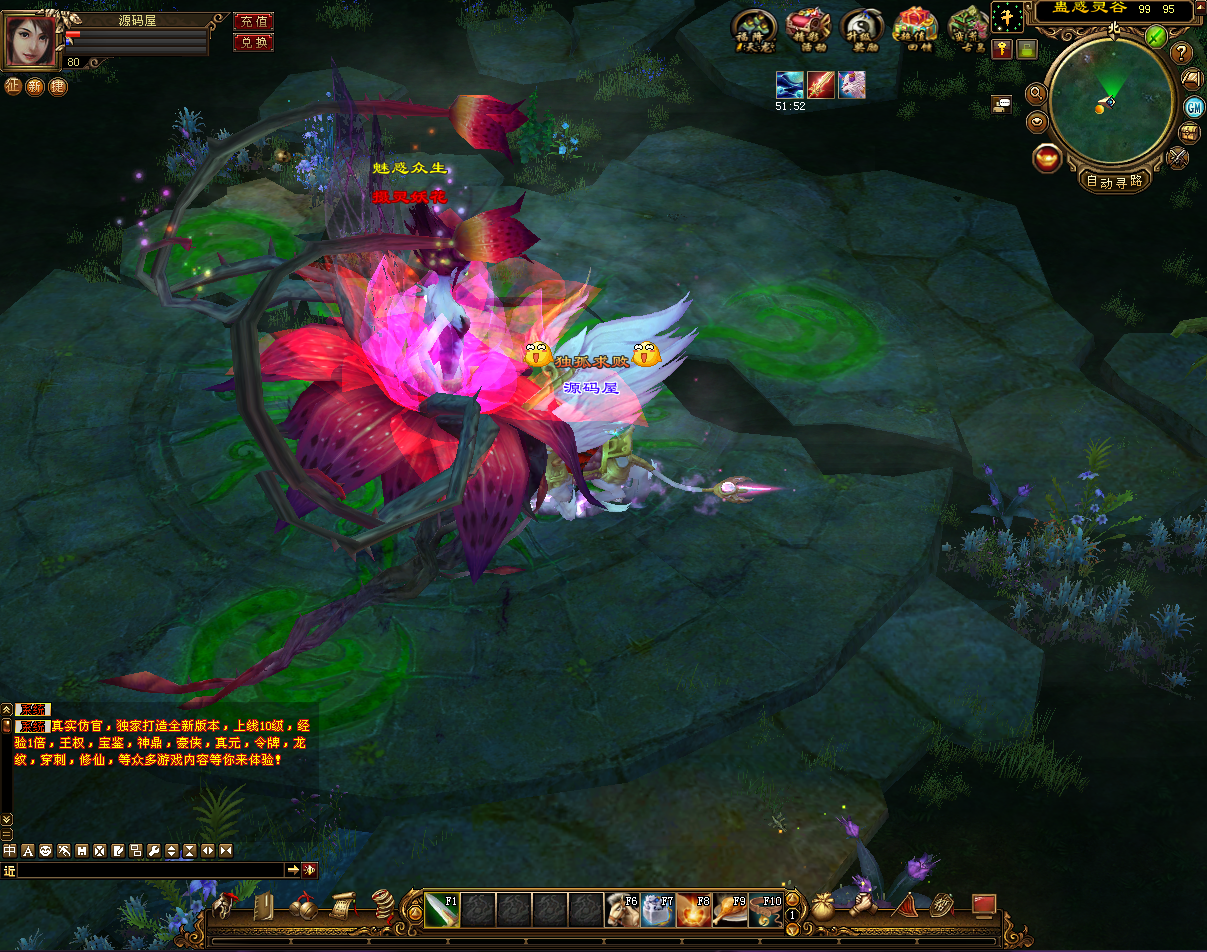
Task: Open the circular minimap
Action: click(x=1109, y=101)
